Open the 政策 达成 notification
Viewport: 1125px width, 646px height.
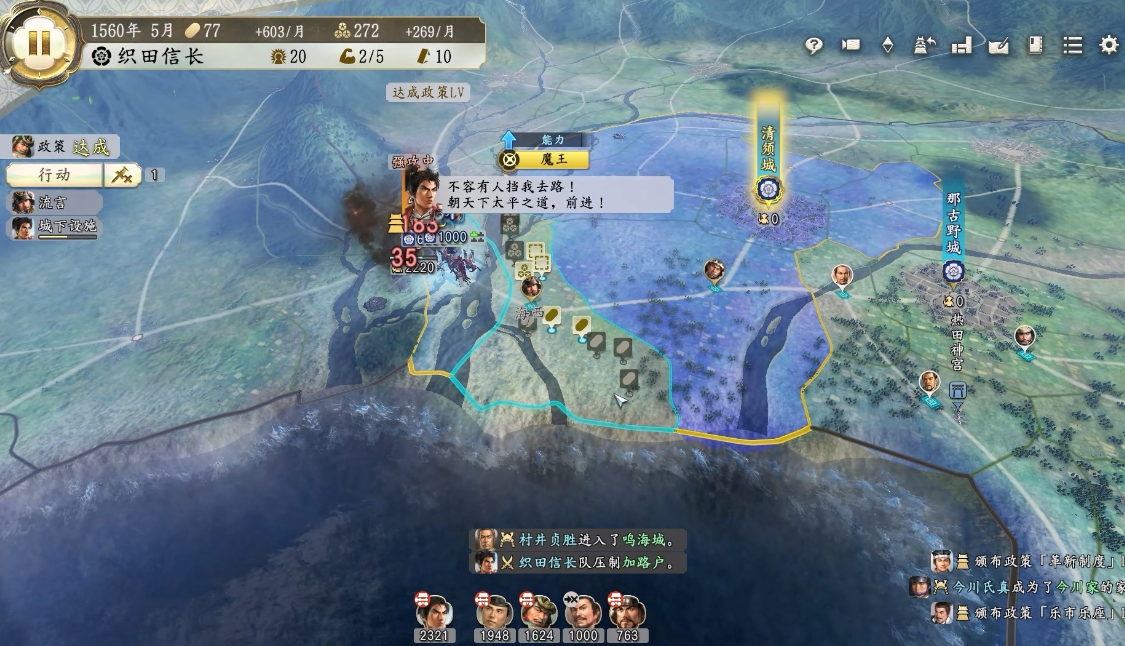click(65, 147)
